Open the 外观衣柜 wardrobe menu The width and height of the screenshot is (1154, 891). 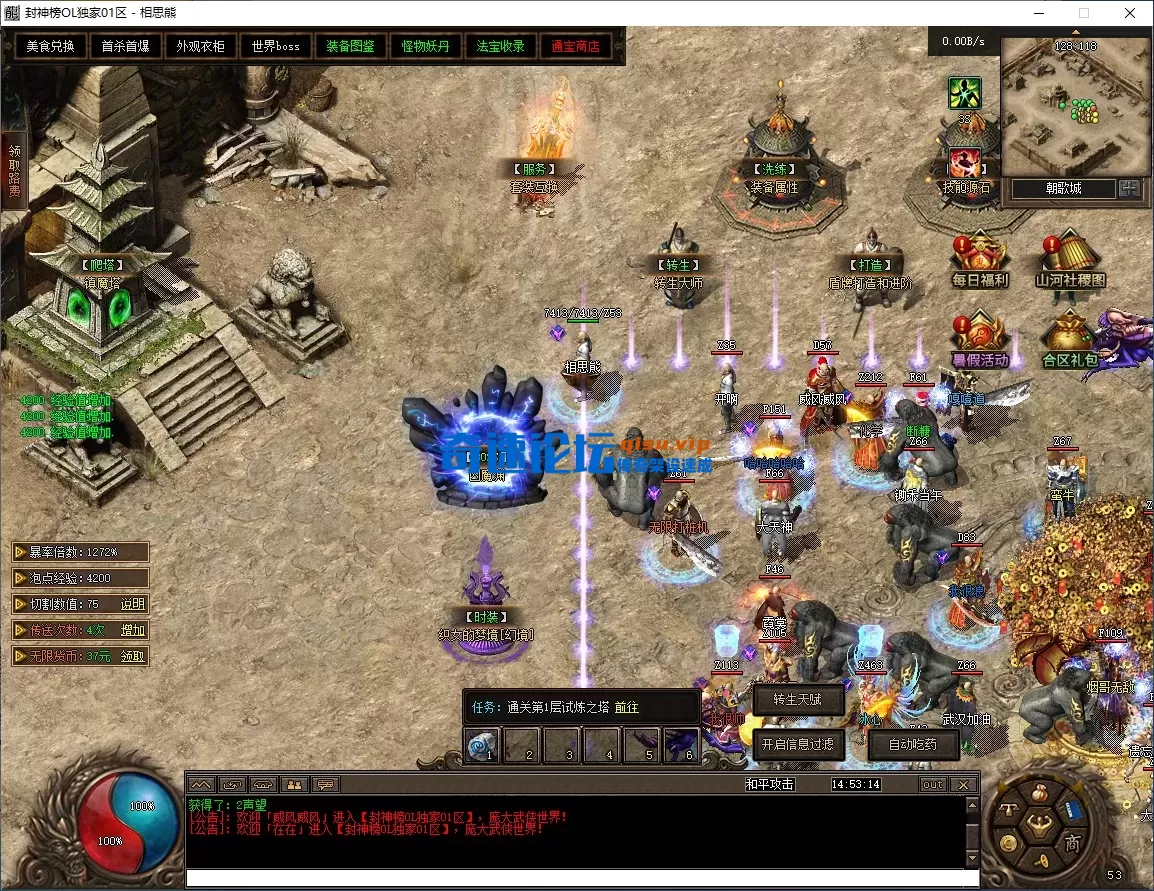pyautogui.click(x=200, y=47)
